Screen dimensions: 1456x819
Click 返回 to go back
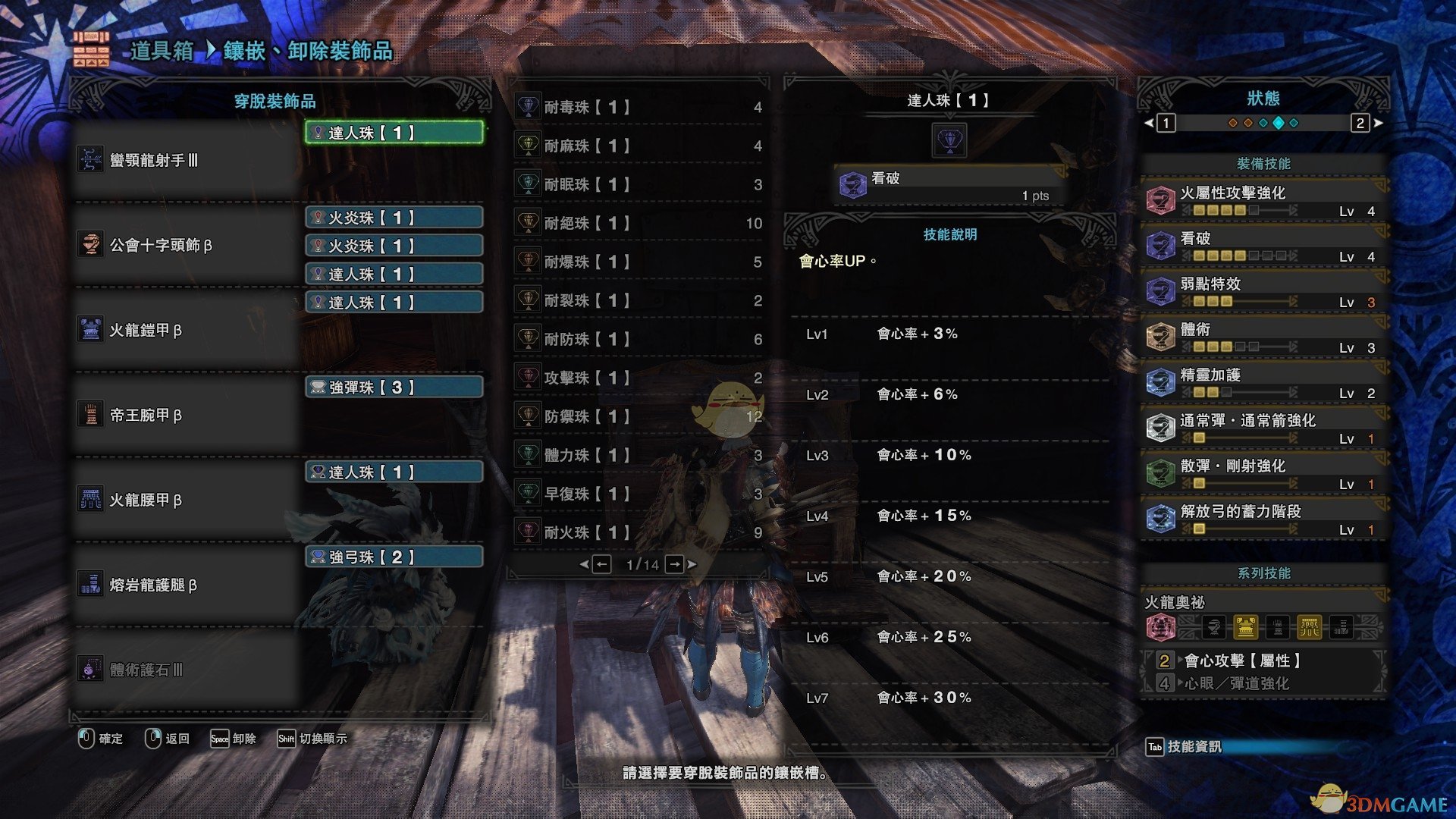(x=168, y=739)
